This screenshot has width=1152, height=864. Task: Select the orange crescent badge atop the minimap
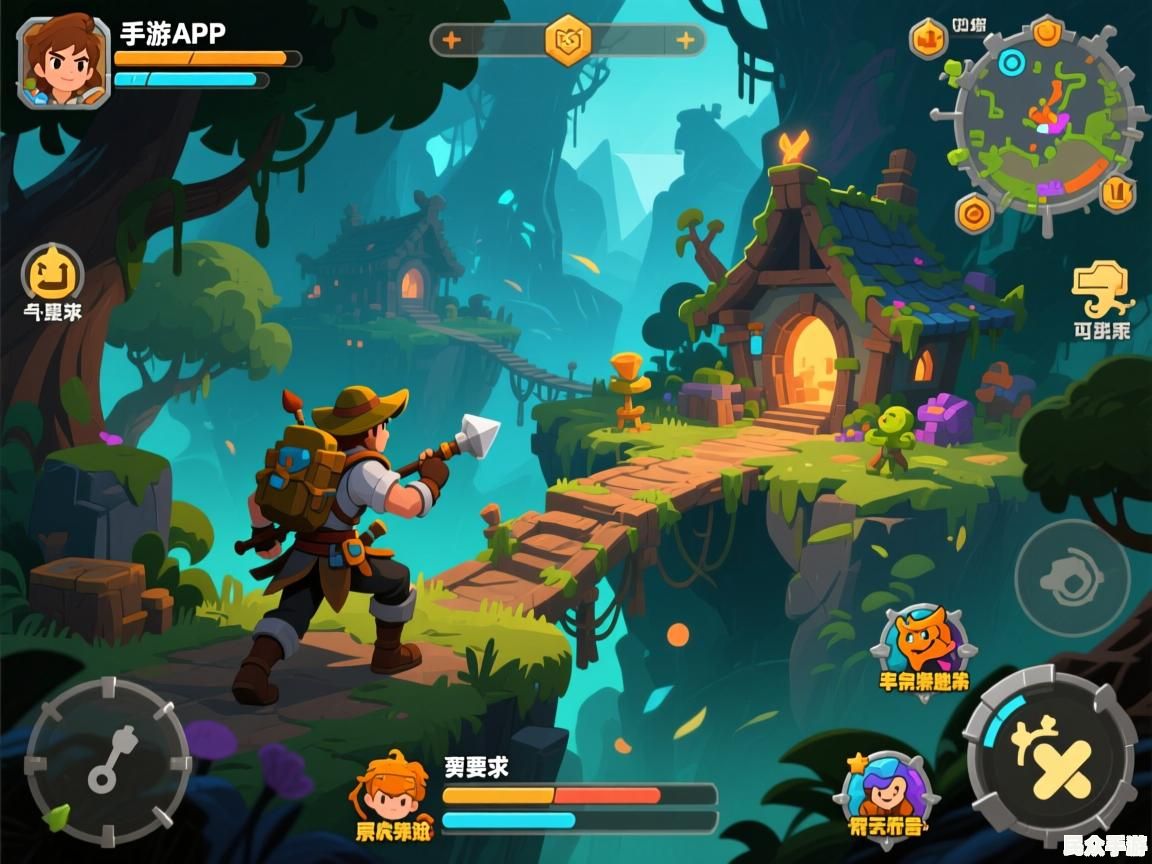pos(1046,33)
